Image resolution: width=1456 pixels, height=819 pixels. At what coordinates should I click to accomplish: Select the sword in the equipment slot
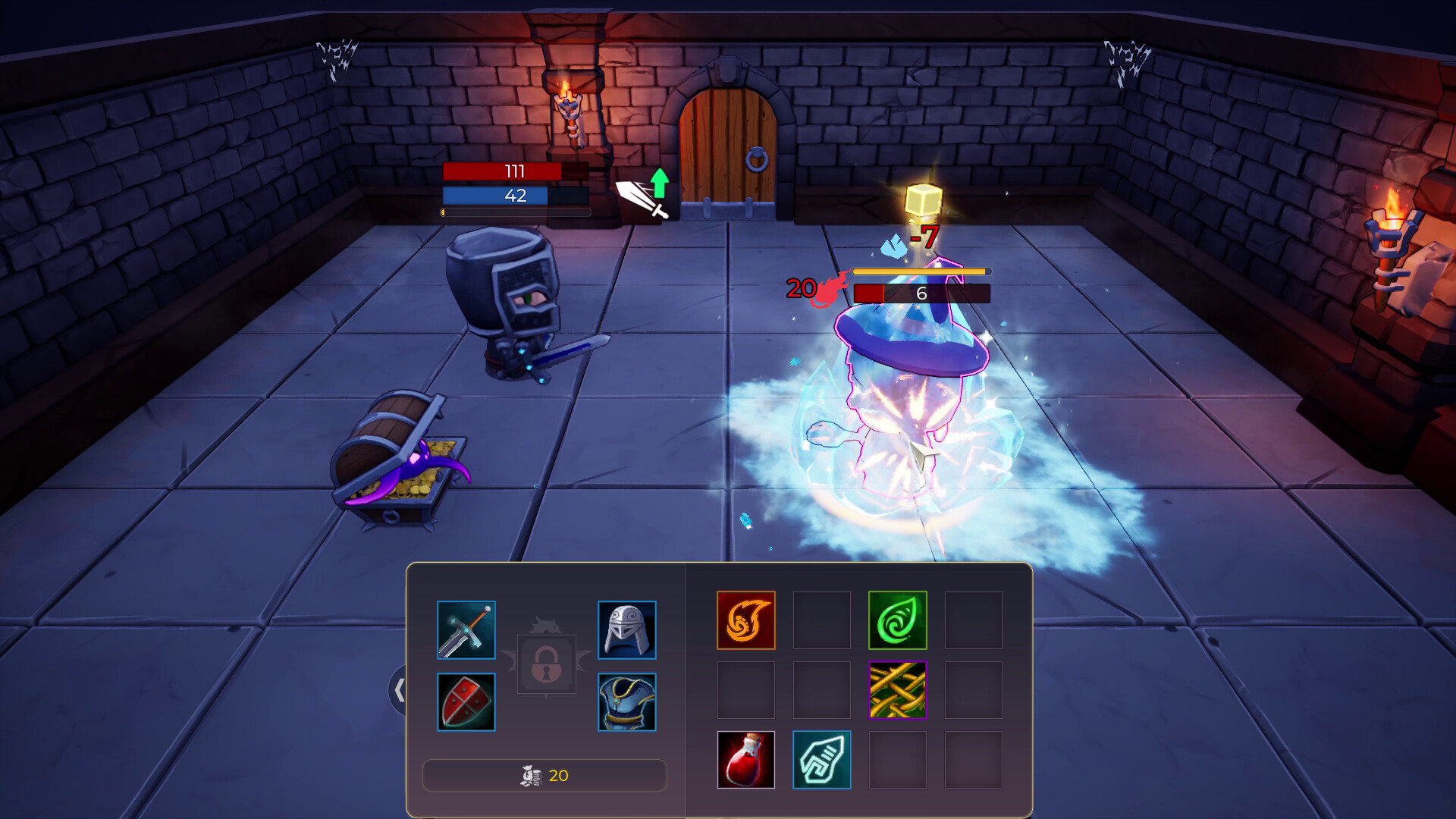point(466,629)
